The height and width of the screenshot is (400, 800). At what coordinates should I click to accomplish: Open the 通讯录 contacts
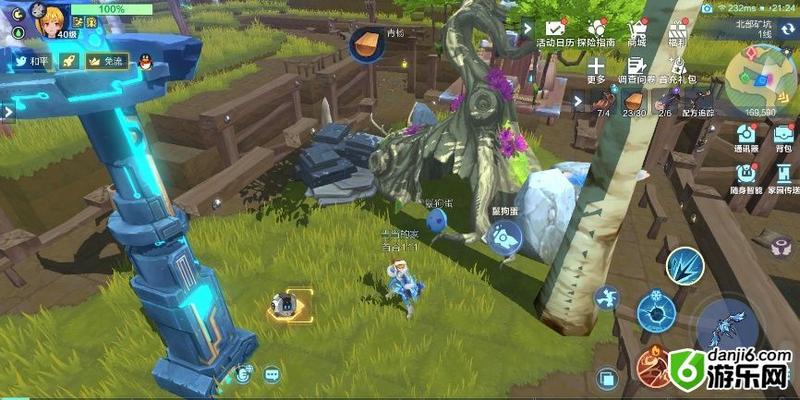(745, 138)
